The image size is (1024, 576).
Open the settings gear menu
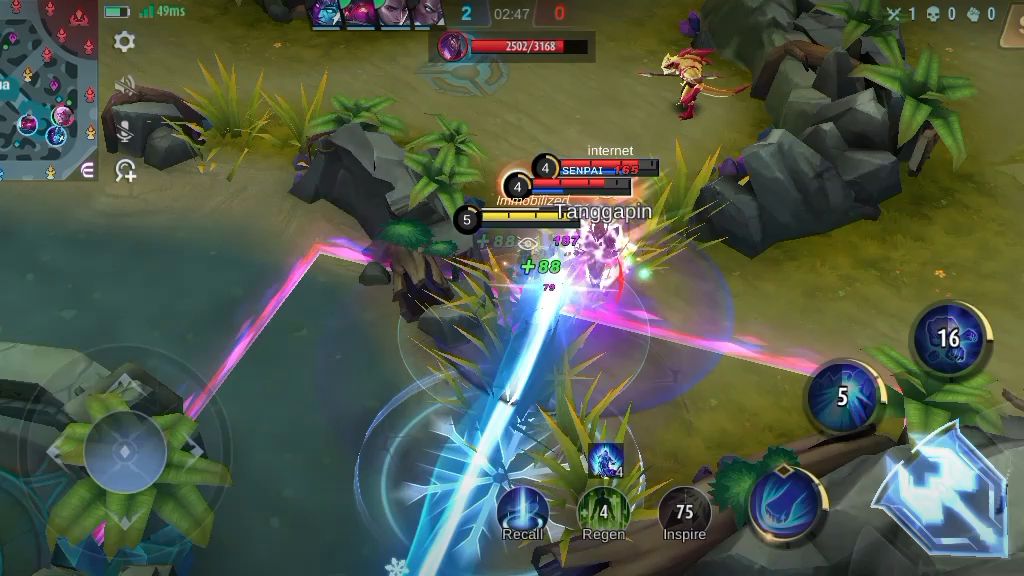click(x=125, y=41)
